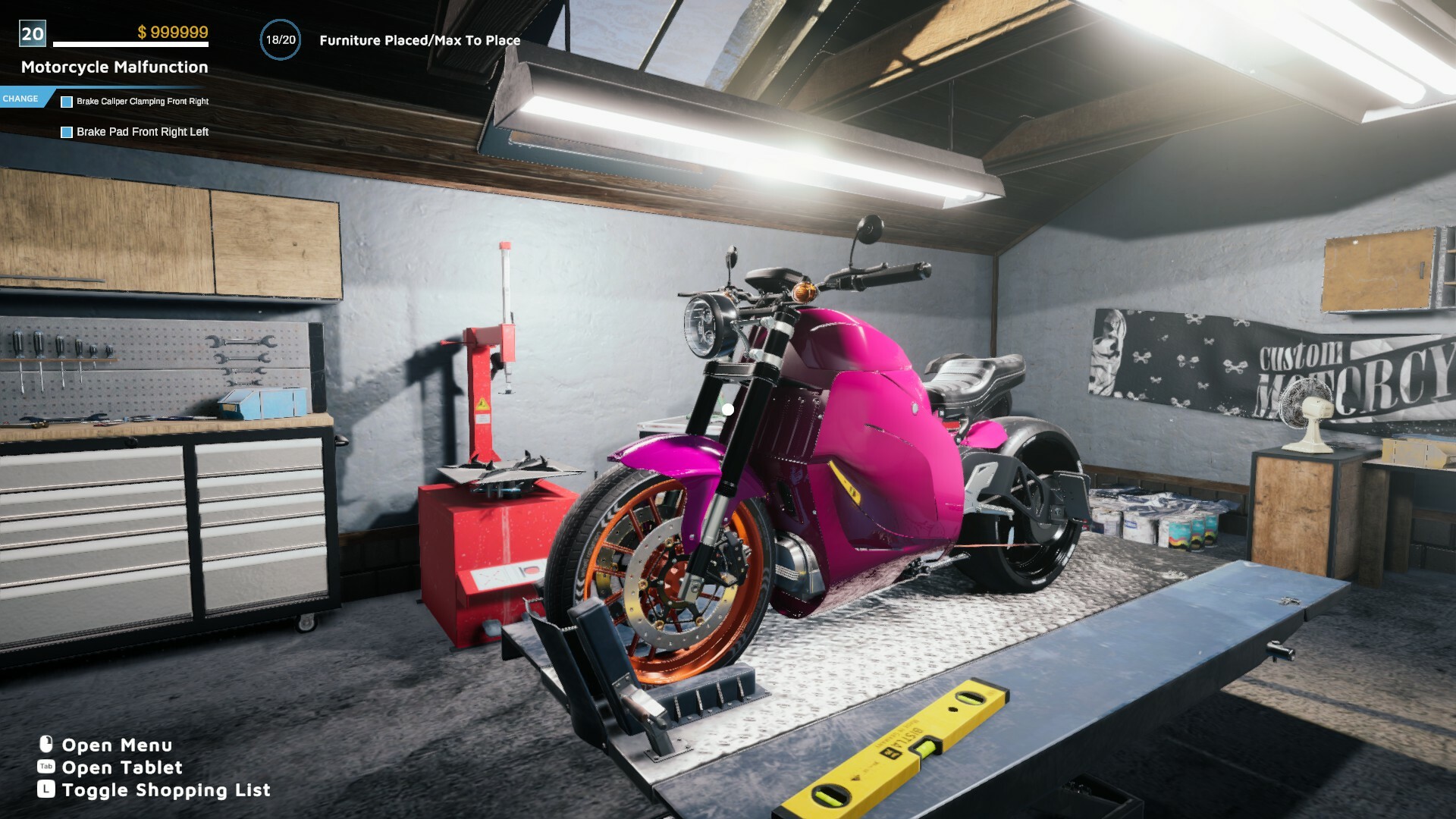Select the level 20 badge

click(31, 33)
